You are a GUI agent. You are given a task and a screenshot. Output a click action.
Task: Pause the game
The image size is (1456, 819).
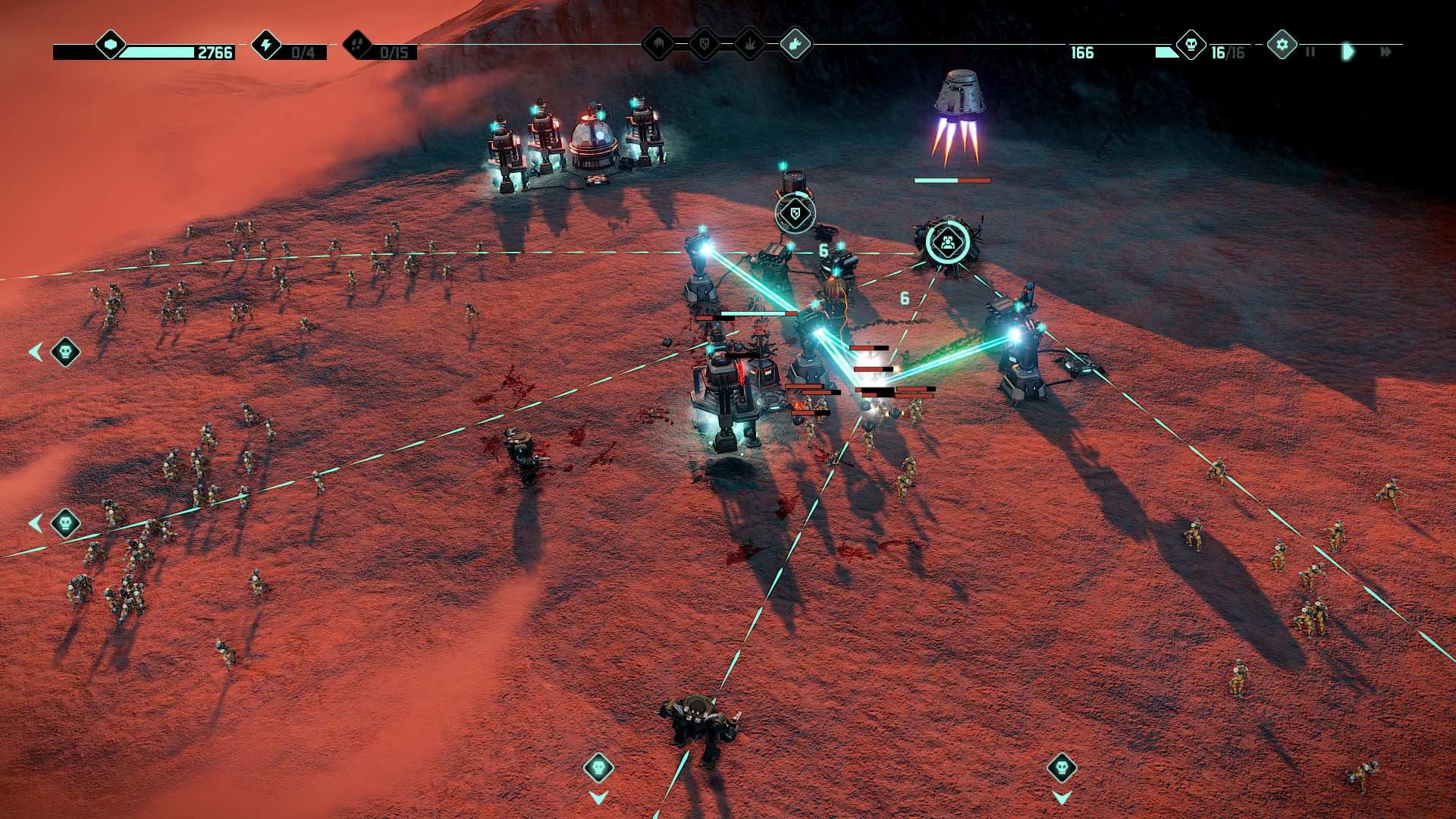coord(1310,52)
